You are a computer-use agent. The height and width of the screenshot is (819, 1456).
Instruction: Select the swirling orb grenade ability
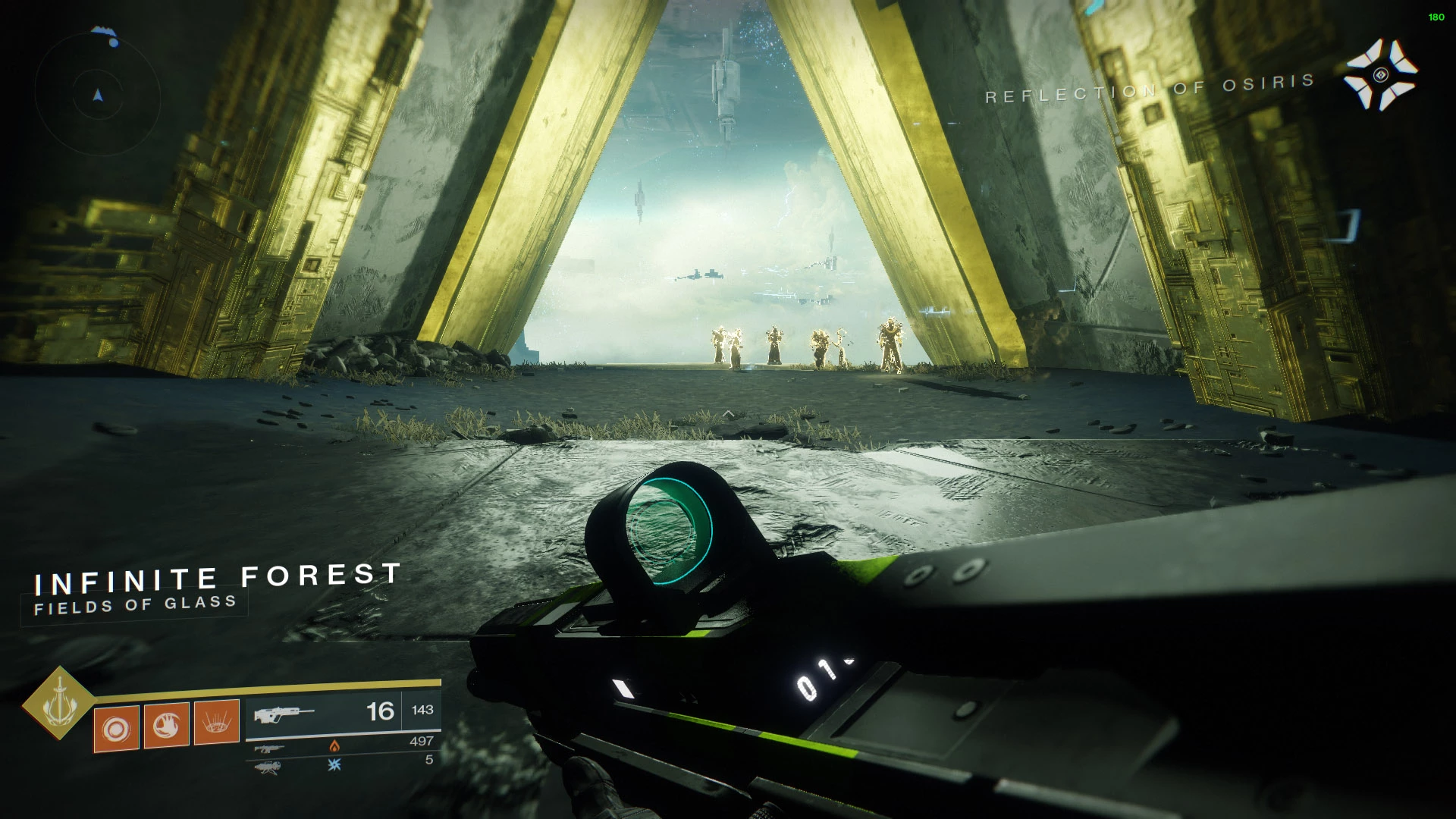(116, 730)
